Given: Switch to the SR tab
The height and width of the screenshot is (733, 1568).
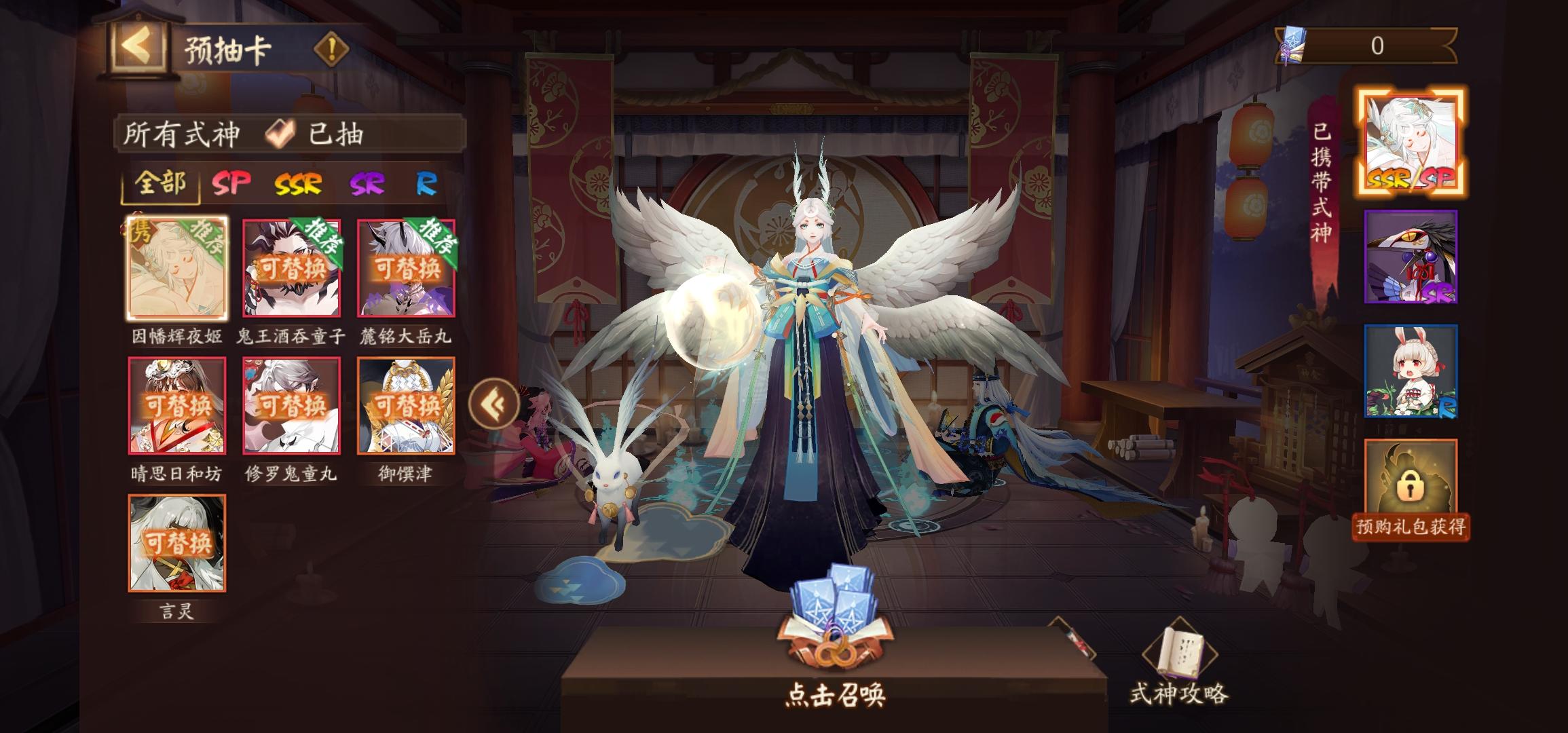Looking at the screenshot, I should click(365, 183).
